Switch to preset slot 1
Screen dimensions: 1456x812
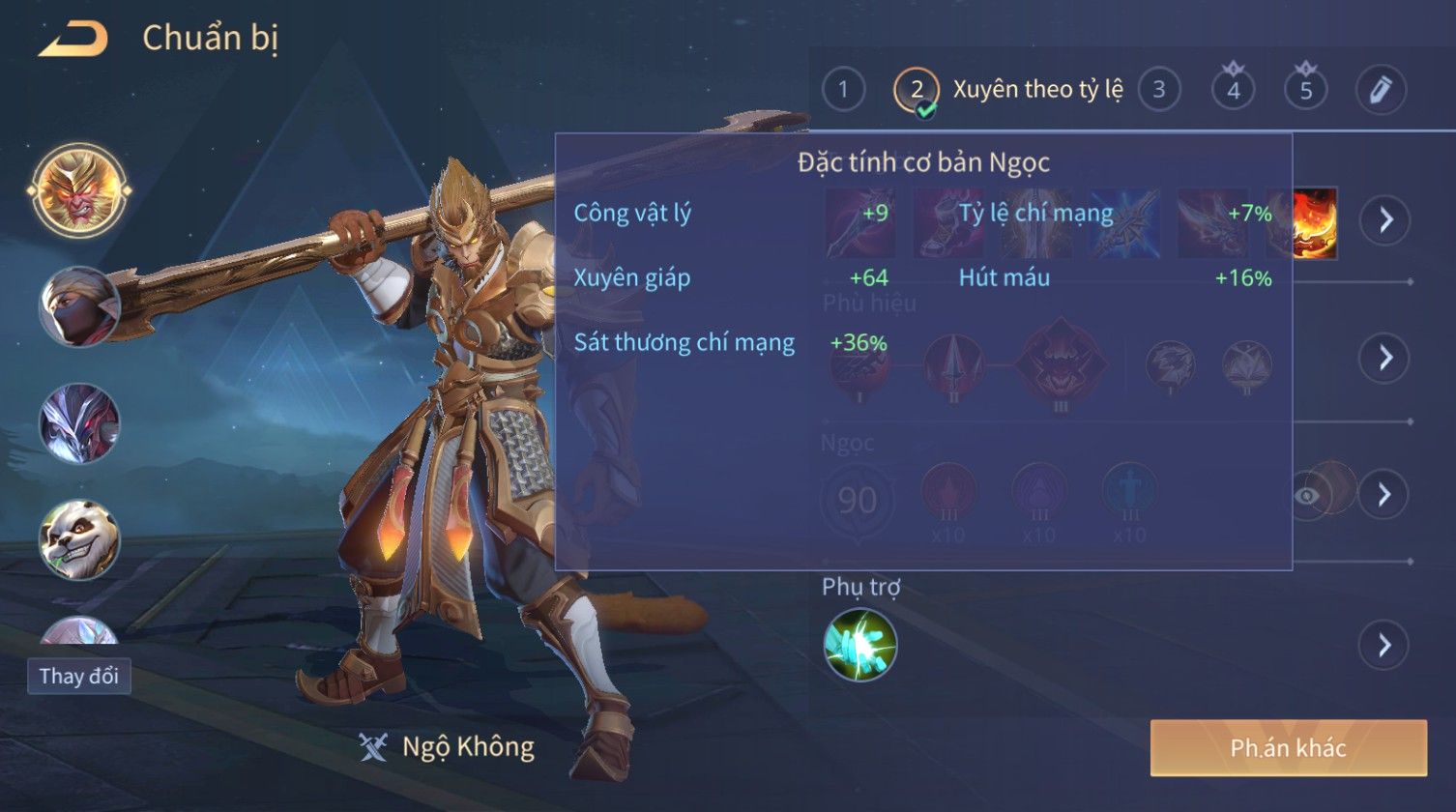tap(843, 90)
